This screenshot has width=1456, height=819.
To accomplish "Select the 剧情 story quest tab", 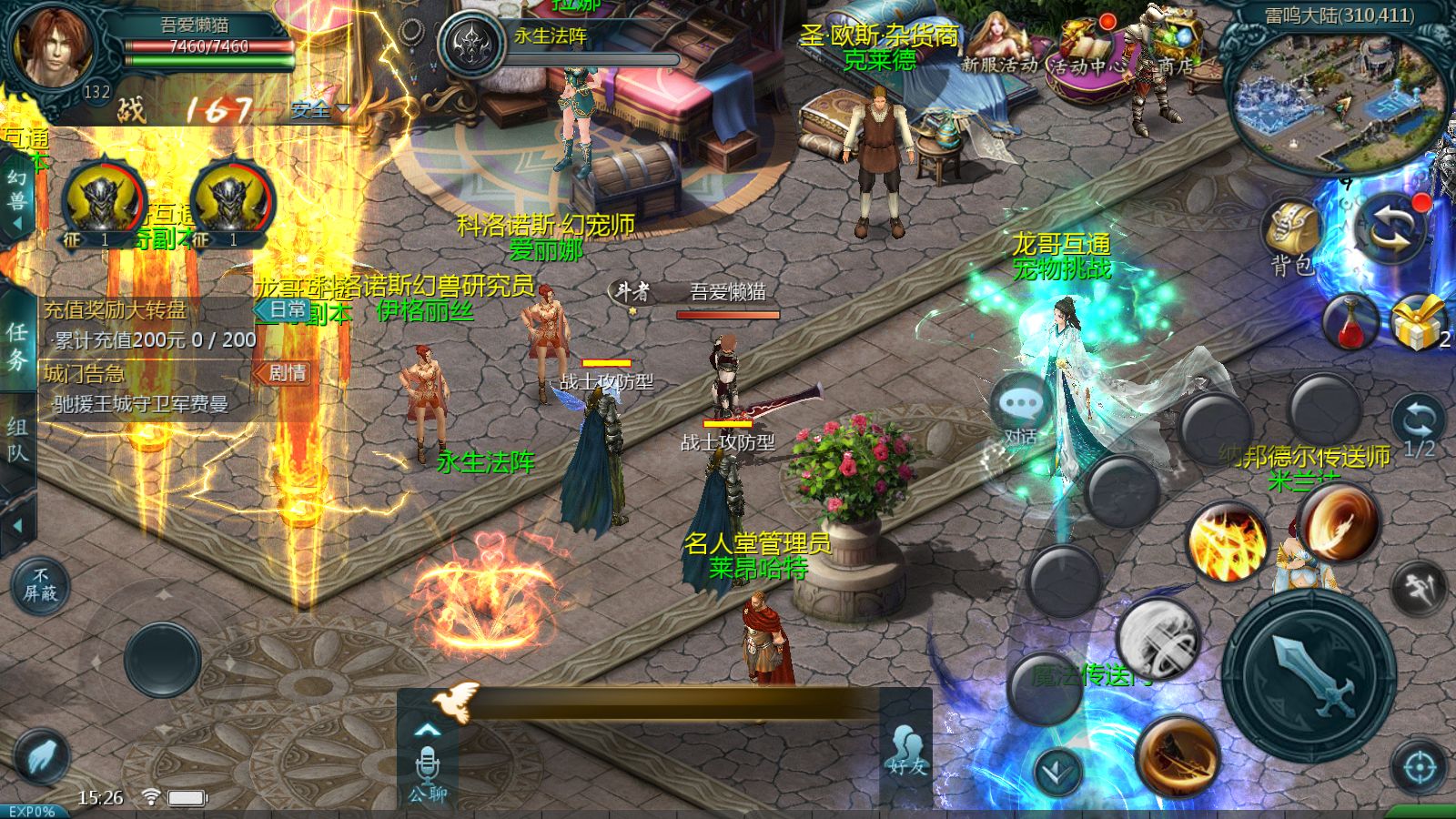I will pyautogui.click(x=283, y=373).
